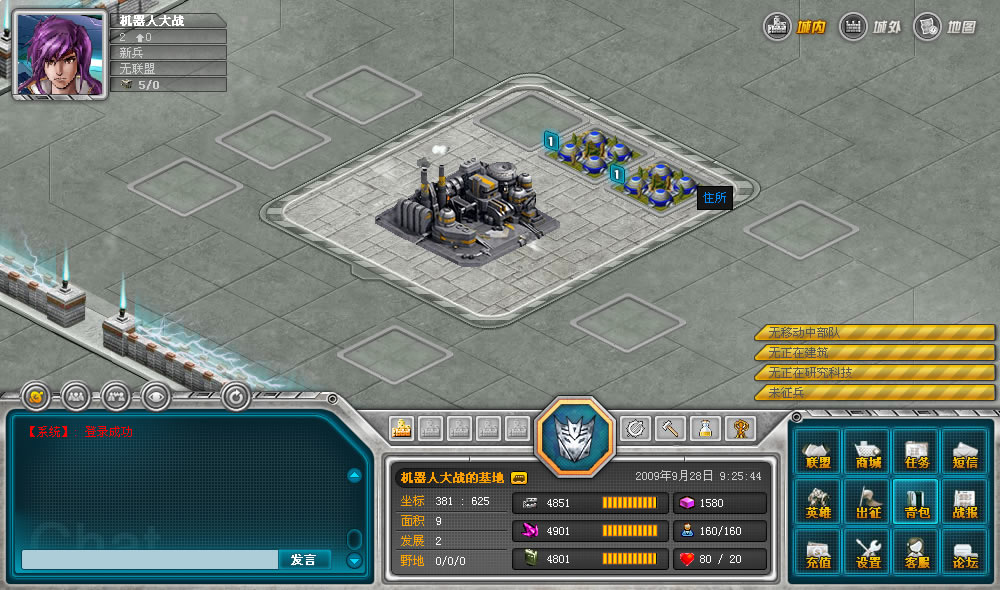The width and height of the screenshot is (1000, 590).
Task: Click the hammer build icon
Action: pos(670,429)
